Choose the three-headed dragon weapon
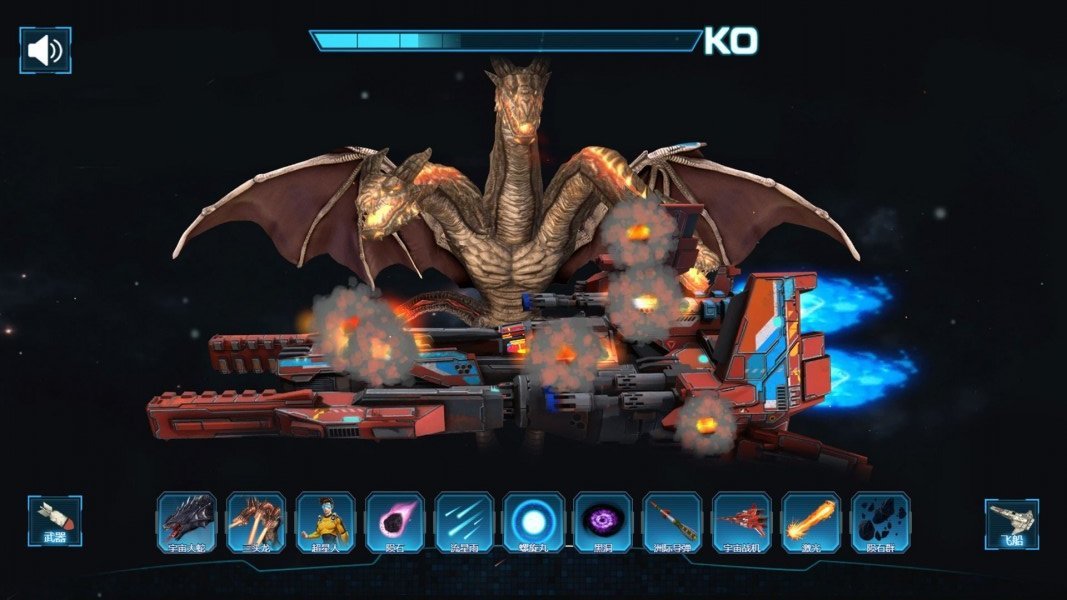Screen dimensions: 1067x600 256,522
